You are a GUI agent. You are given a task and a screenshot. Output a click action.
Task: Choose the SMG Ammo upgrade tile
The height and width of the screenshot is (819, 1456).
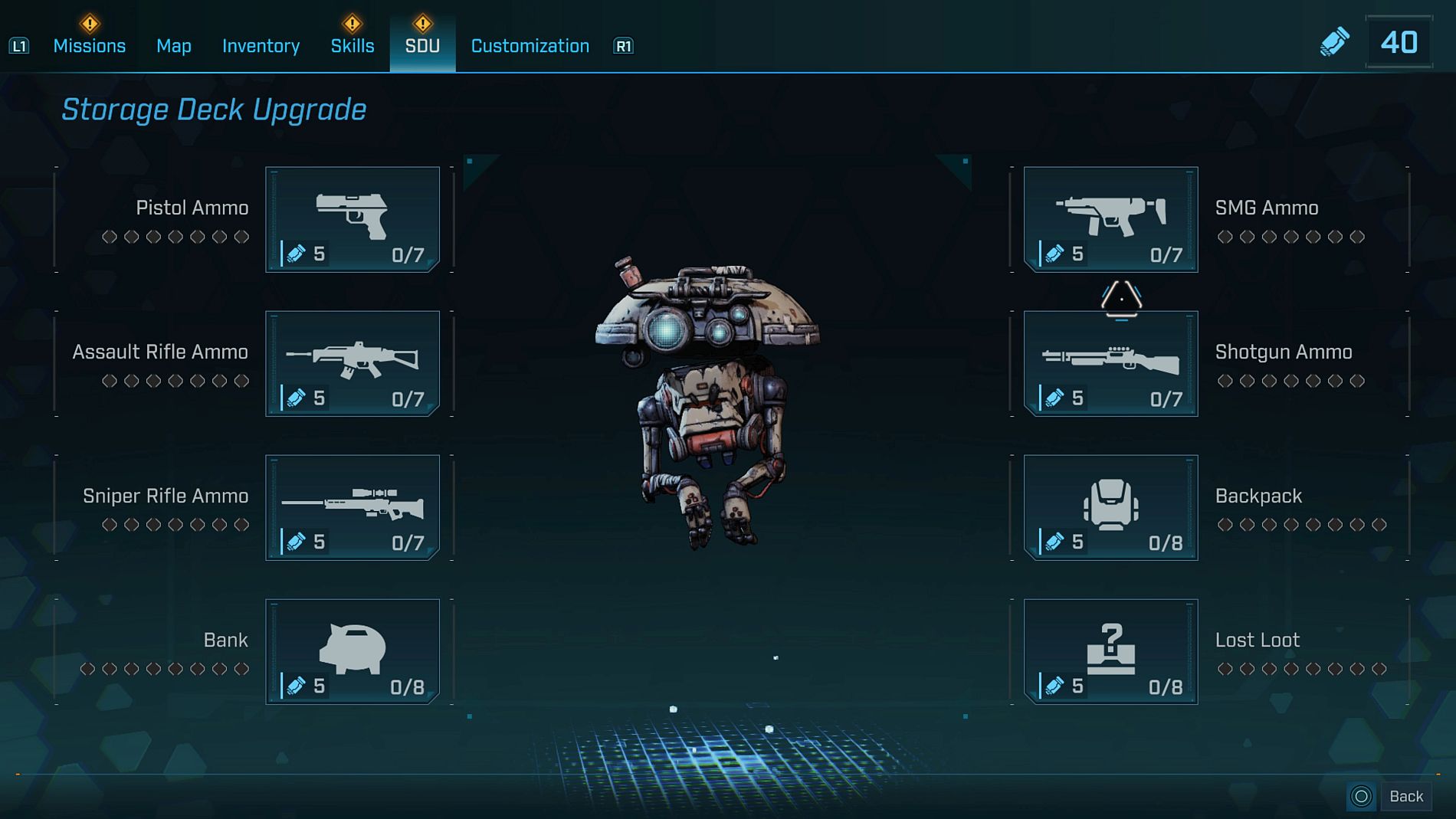(1110, 219)
